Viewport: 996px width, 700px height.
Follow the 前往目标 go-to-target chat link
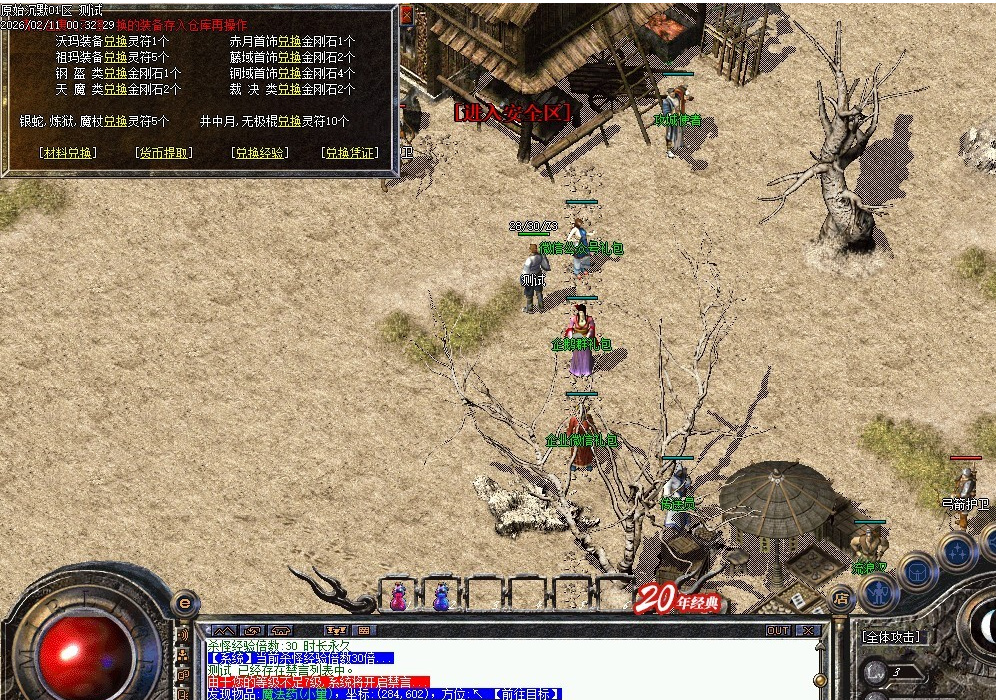527,693
